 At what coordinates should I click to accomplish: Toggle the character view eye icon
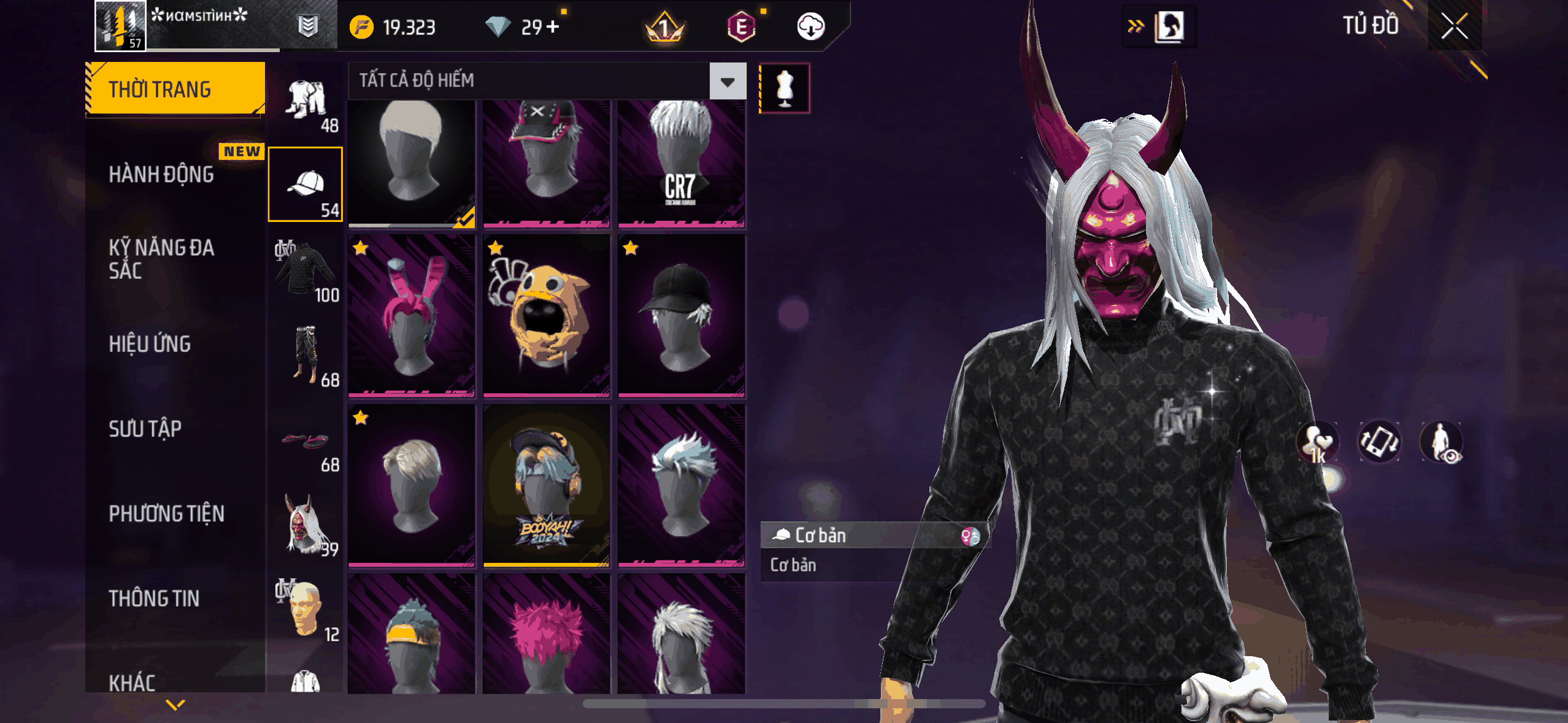pos(1442,442)
